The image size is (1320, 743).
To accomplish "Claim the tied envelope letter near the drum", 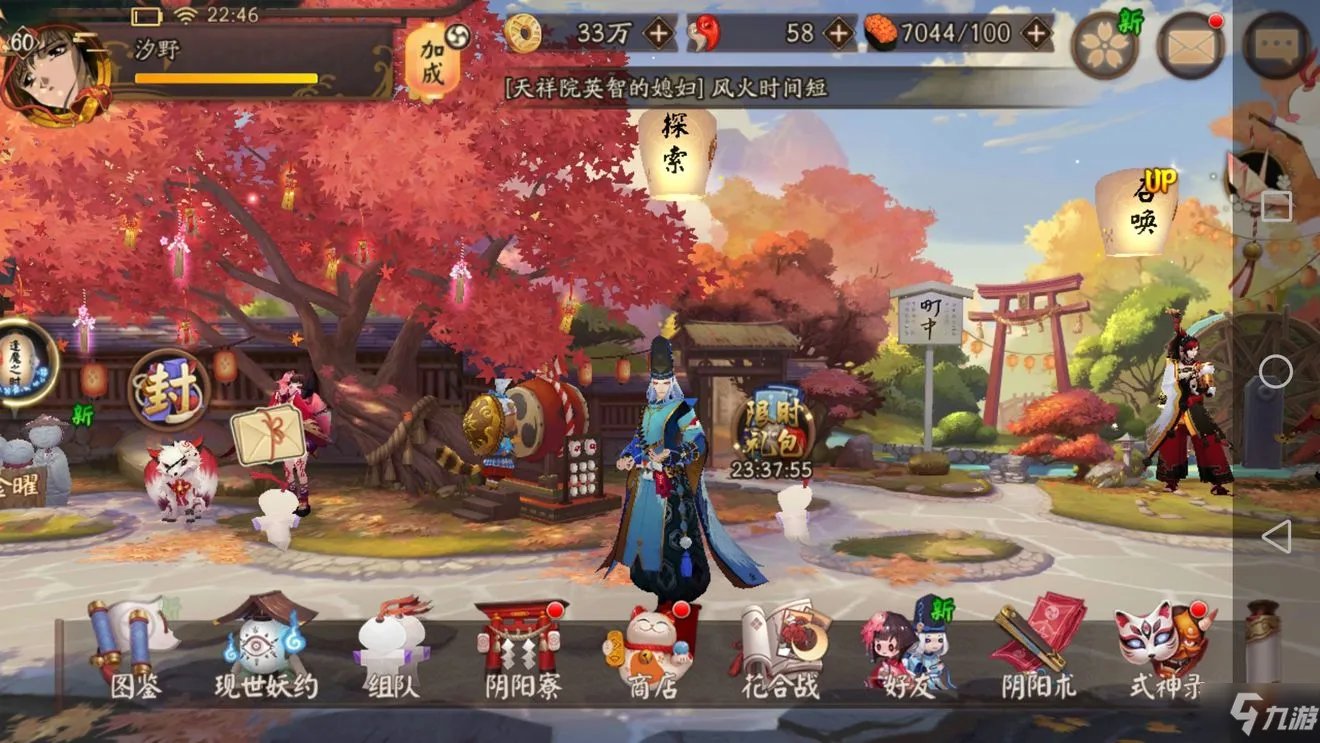I will pyautogui.click(x=268, y=435).
